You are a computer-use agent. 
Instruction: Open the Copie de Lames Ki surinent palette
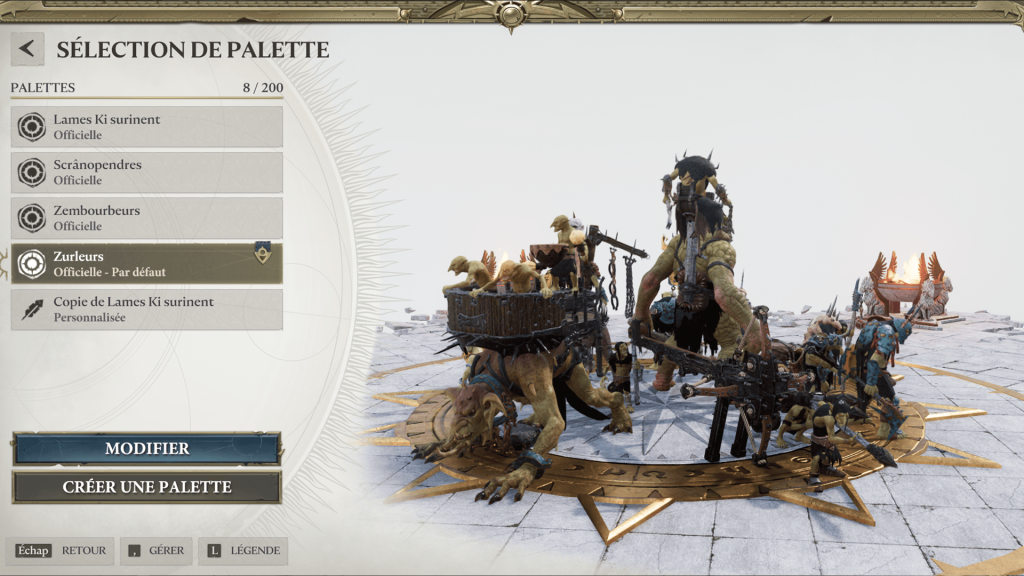click(x=147, y=309)
